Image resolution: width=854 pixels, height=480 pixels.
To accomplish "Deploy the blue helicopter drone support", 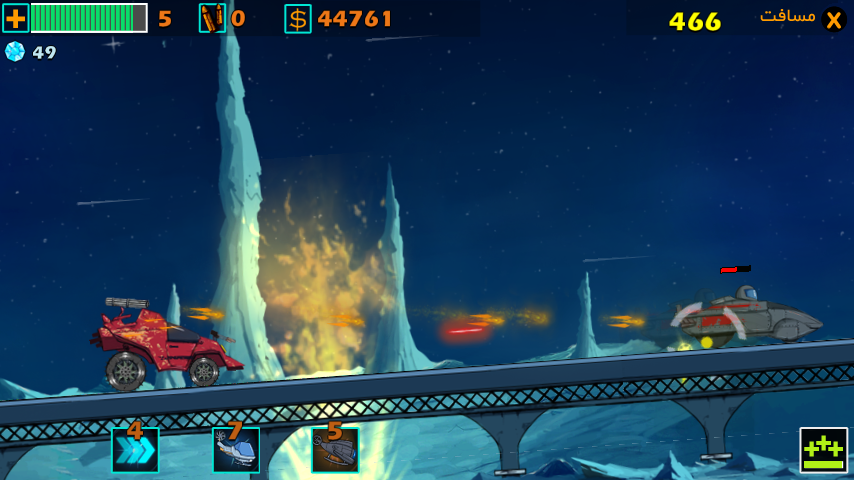I will click(x=236, y=449).
